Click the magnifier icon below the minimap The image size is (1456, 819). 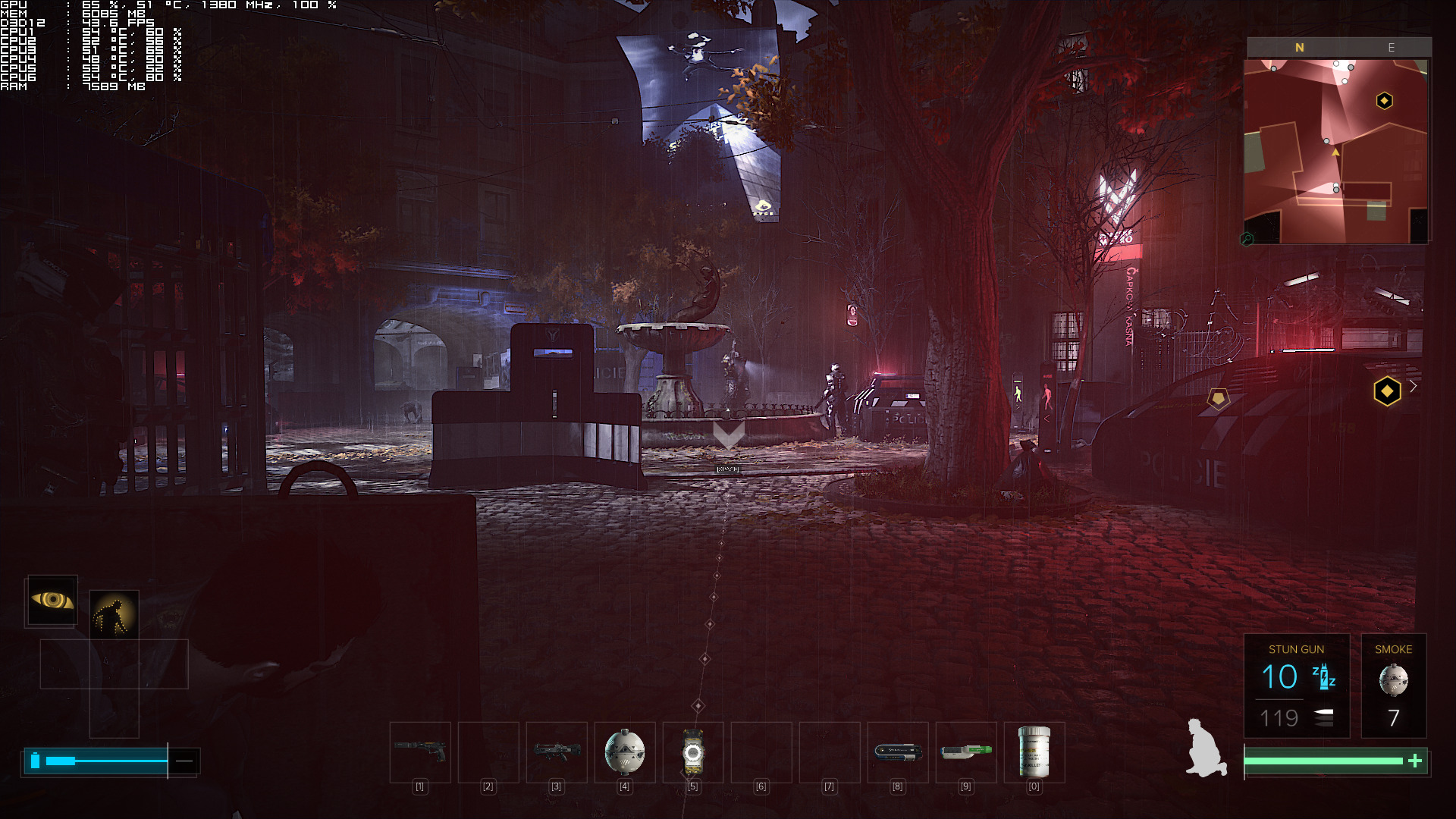pos(1247,239)
